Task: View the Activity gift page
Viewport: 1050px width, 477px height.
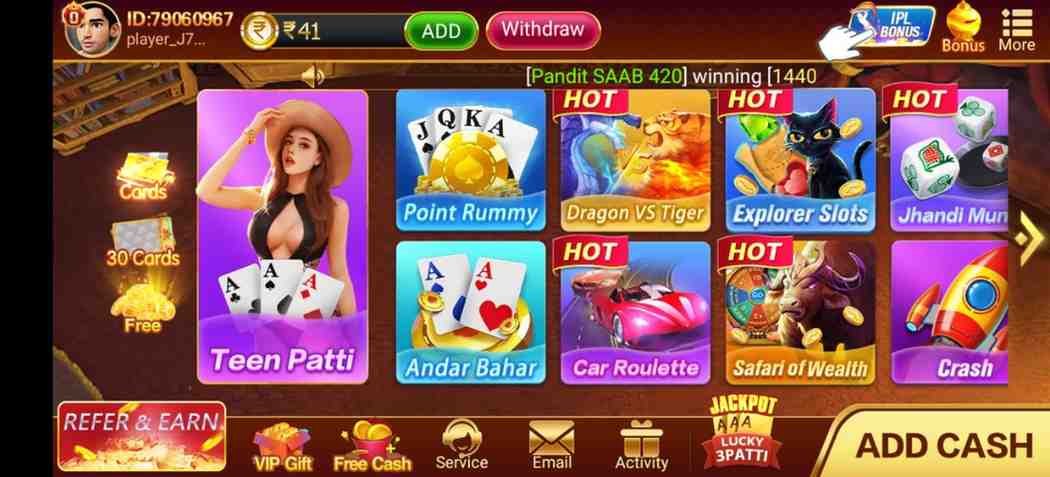Action: coord(641,445)
